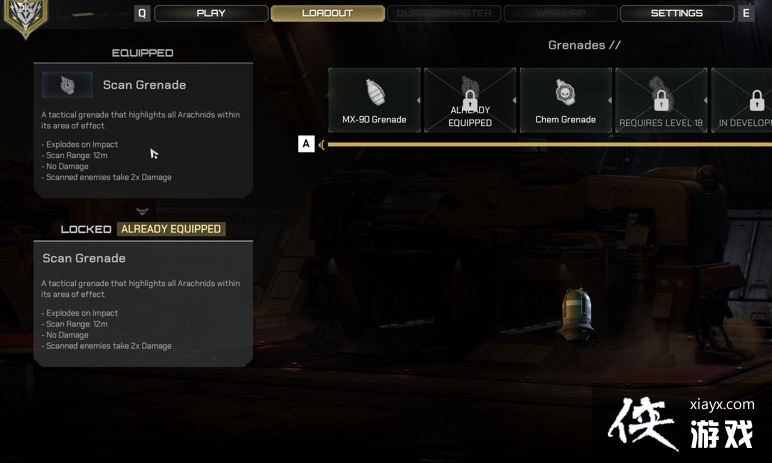Select the greyed-out War Map tab
Image resolution: width=772 pixels, height=463 pixels.
point(560,13)
